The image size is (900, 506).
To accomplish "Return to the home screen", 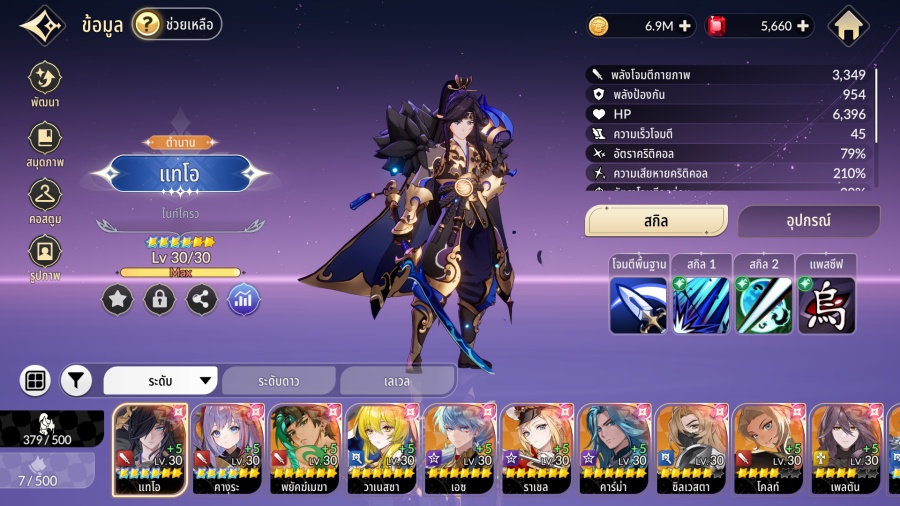I will [850, 26].
